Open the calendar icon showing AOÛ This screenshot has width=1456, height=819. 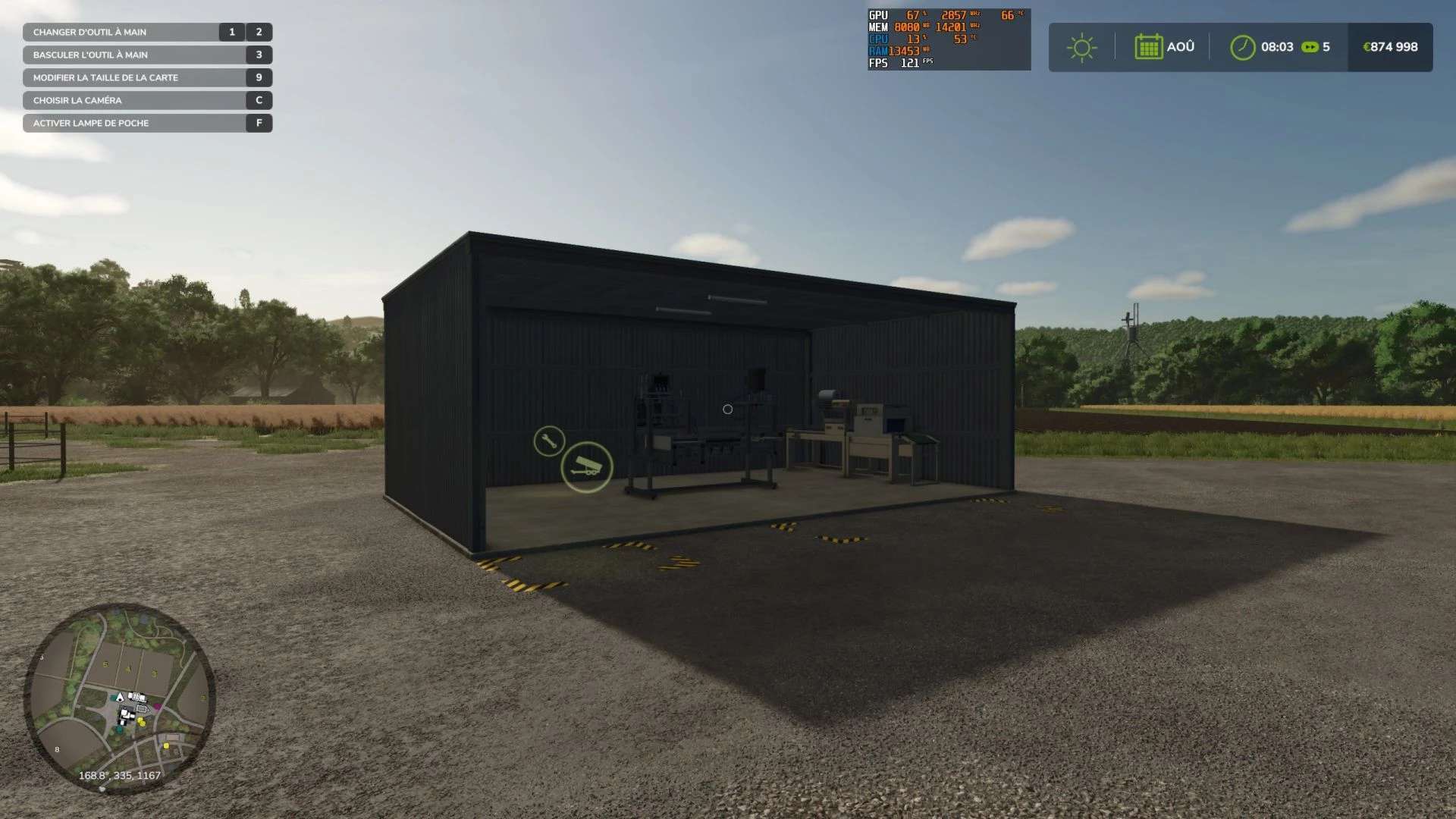1149,47
